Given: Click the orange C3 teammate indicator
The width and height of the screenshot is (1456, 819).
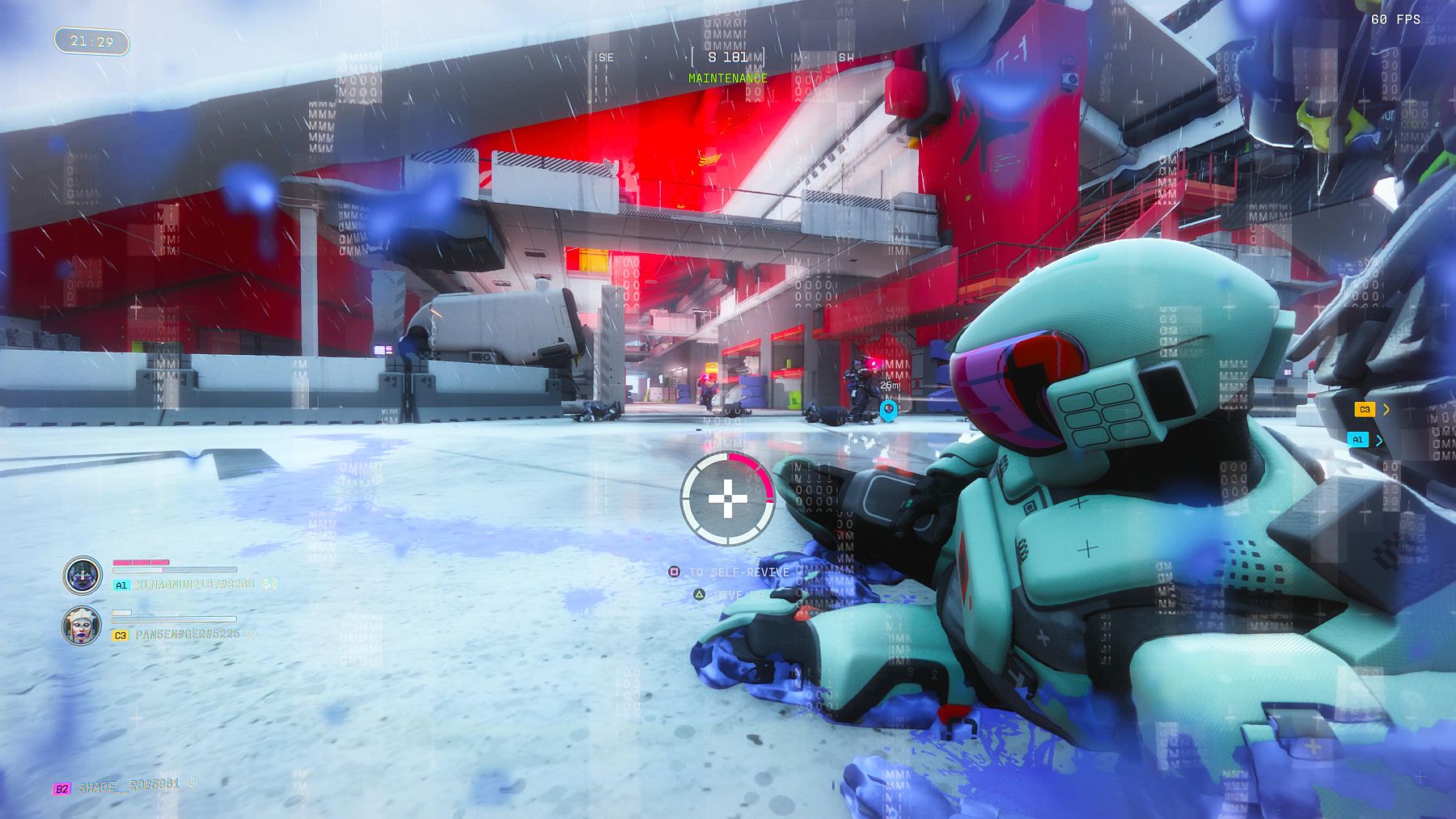Looking at the screenshot, I should (1365, 410).
